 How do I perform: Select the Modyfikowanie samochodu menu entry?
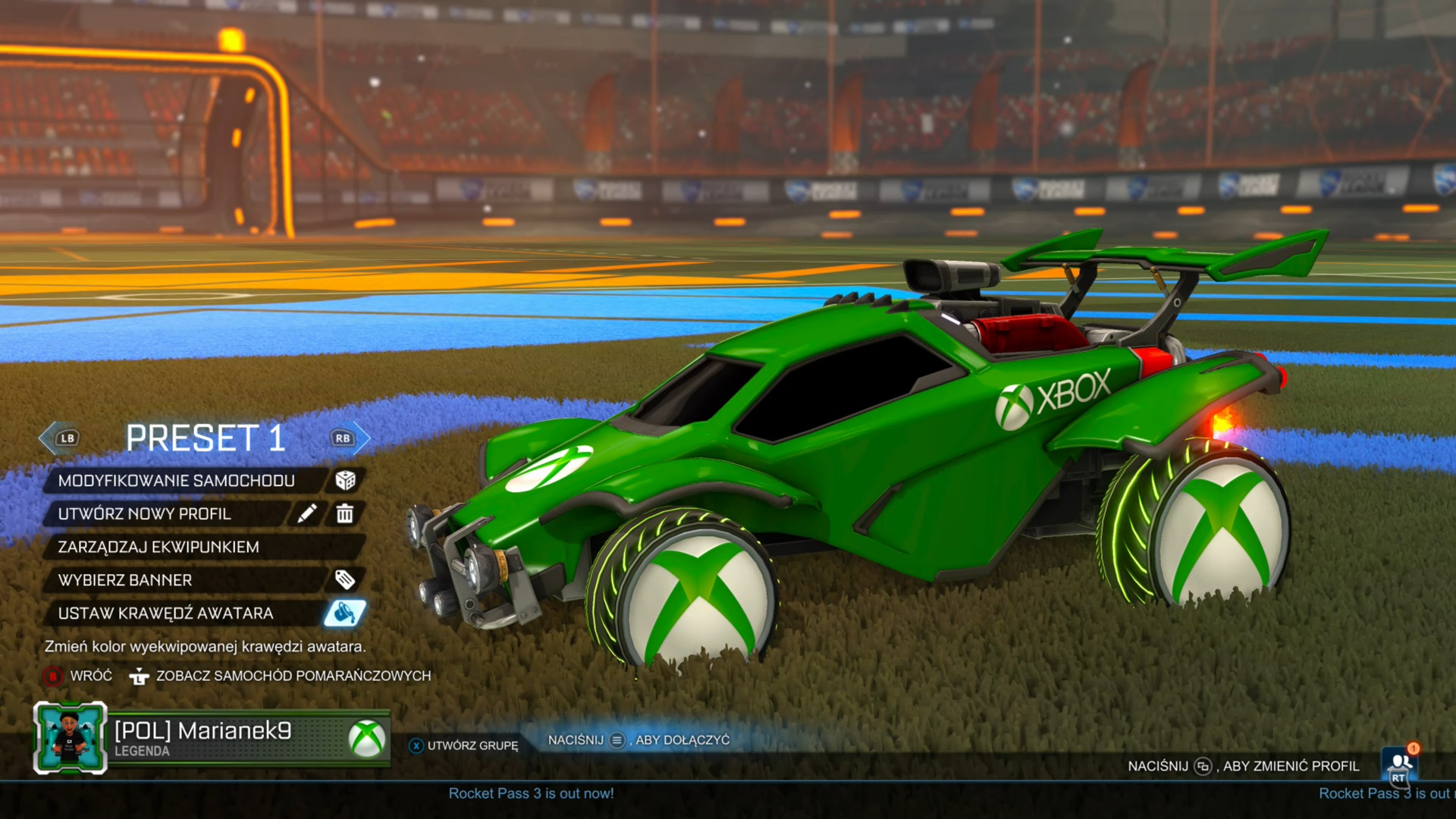coord(177,480)
